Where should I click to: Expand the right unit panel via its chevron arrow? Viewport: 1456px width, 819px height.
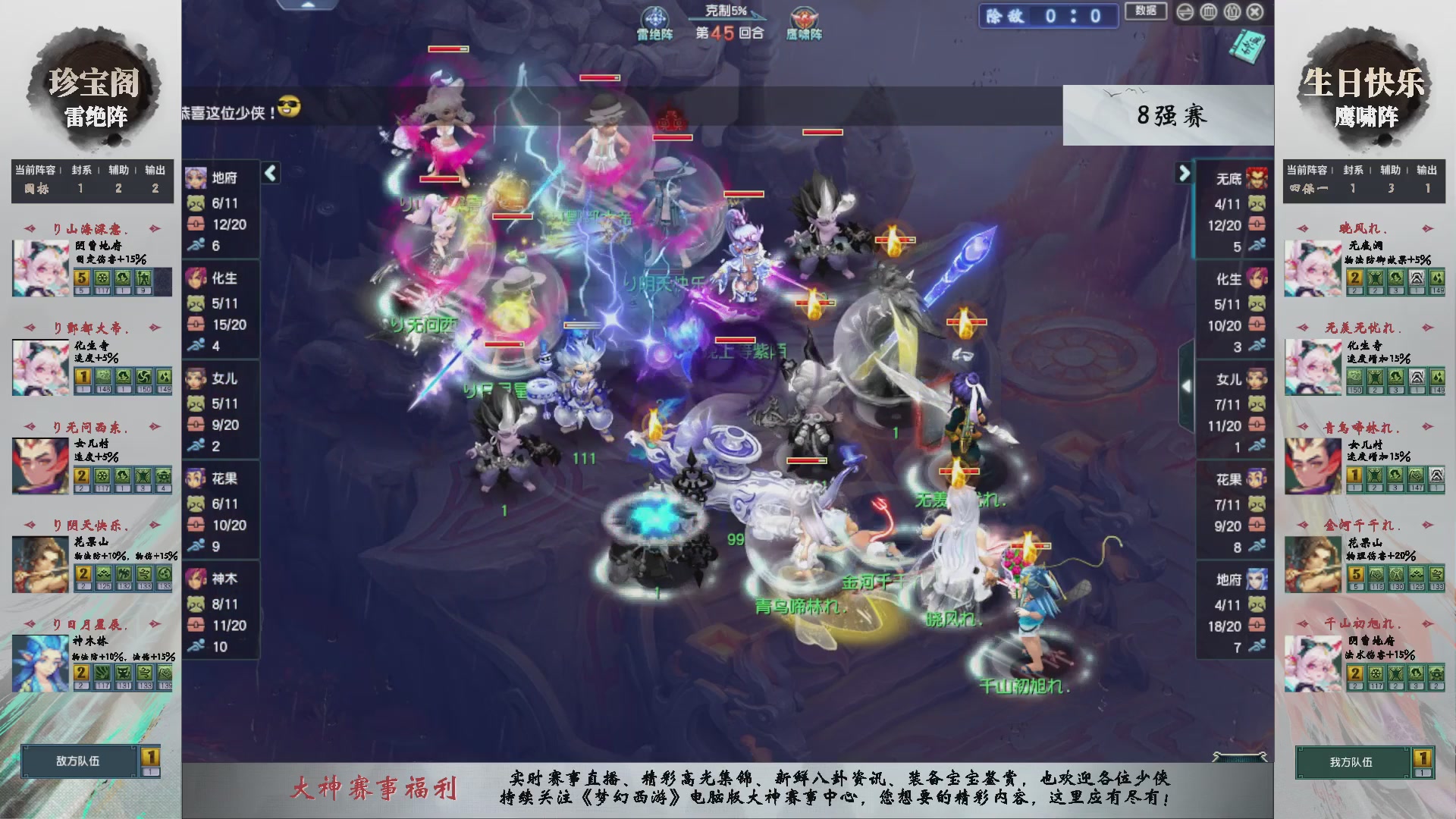click(1185, 173)
